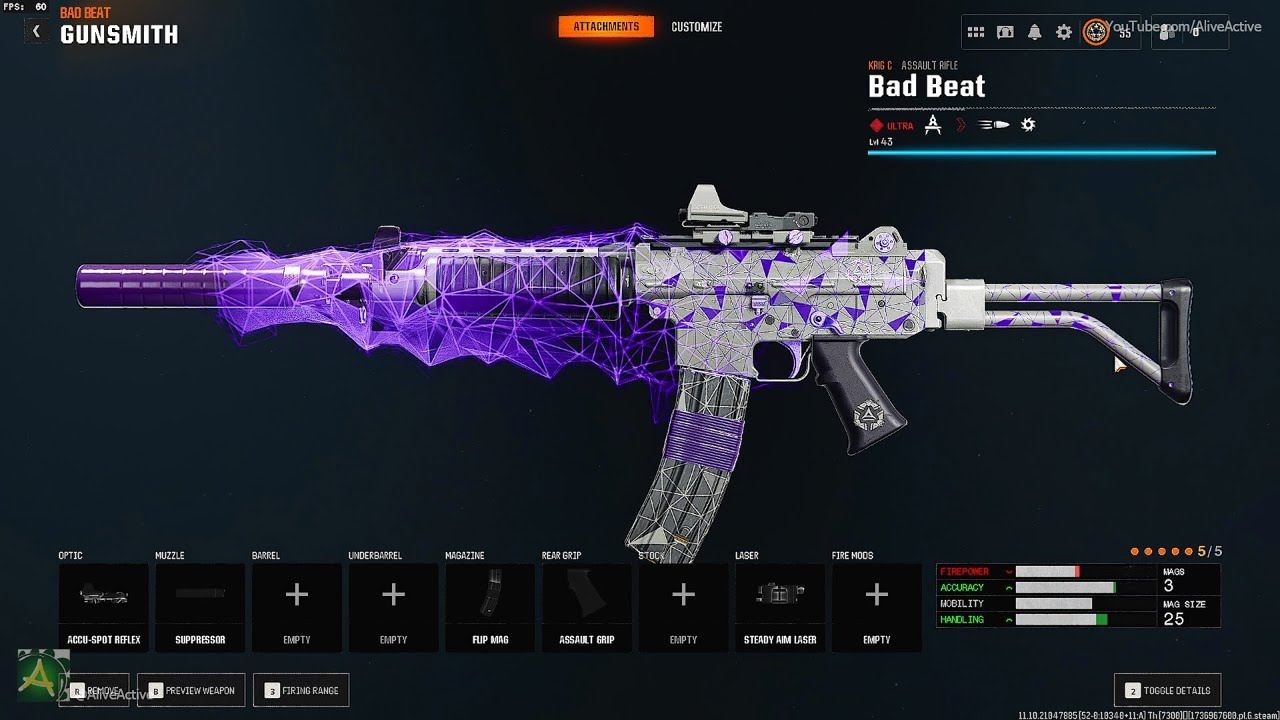
Task: Go back using the top-left arrow
Action: pos(36,31)
